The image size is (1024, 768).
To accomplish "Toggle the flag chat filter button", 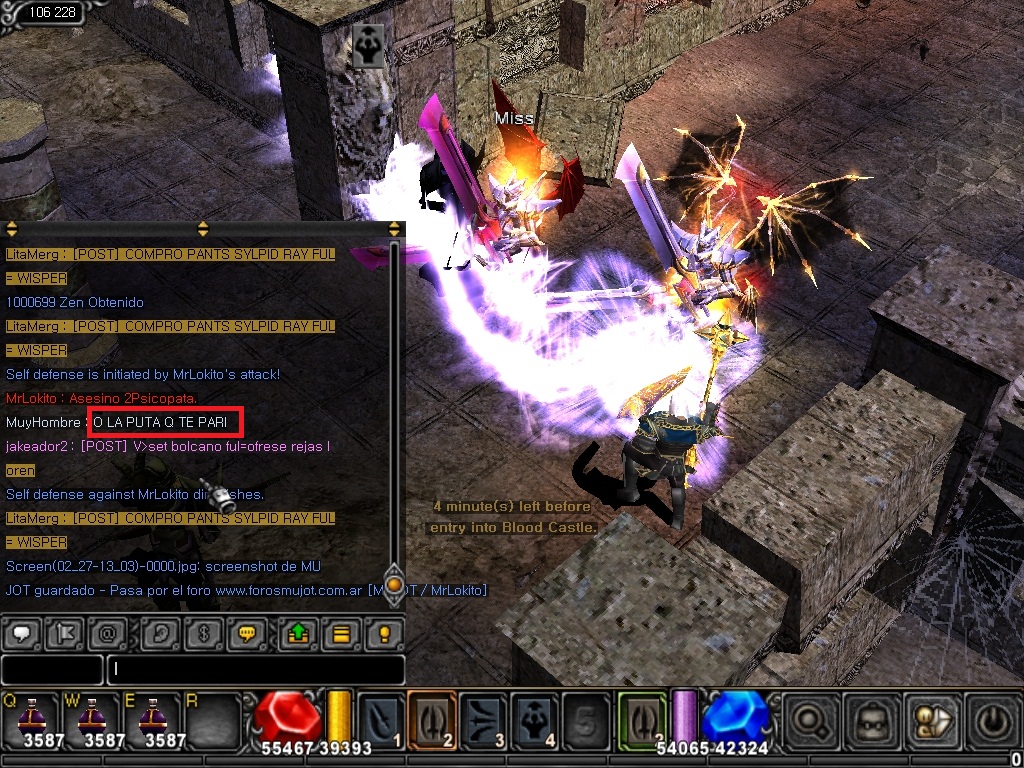I will pyautogui.click(x=63, y=633).
